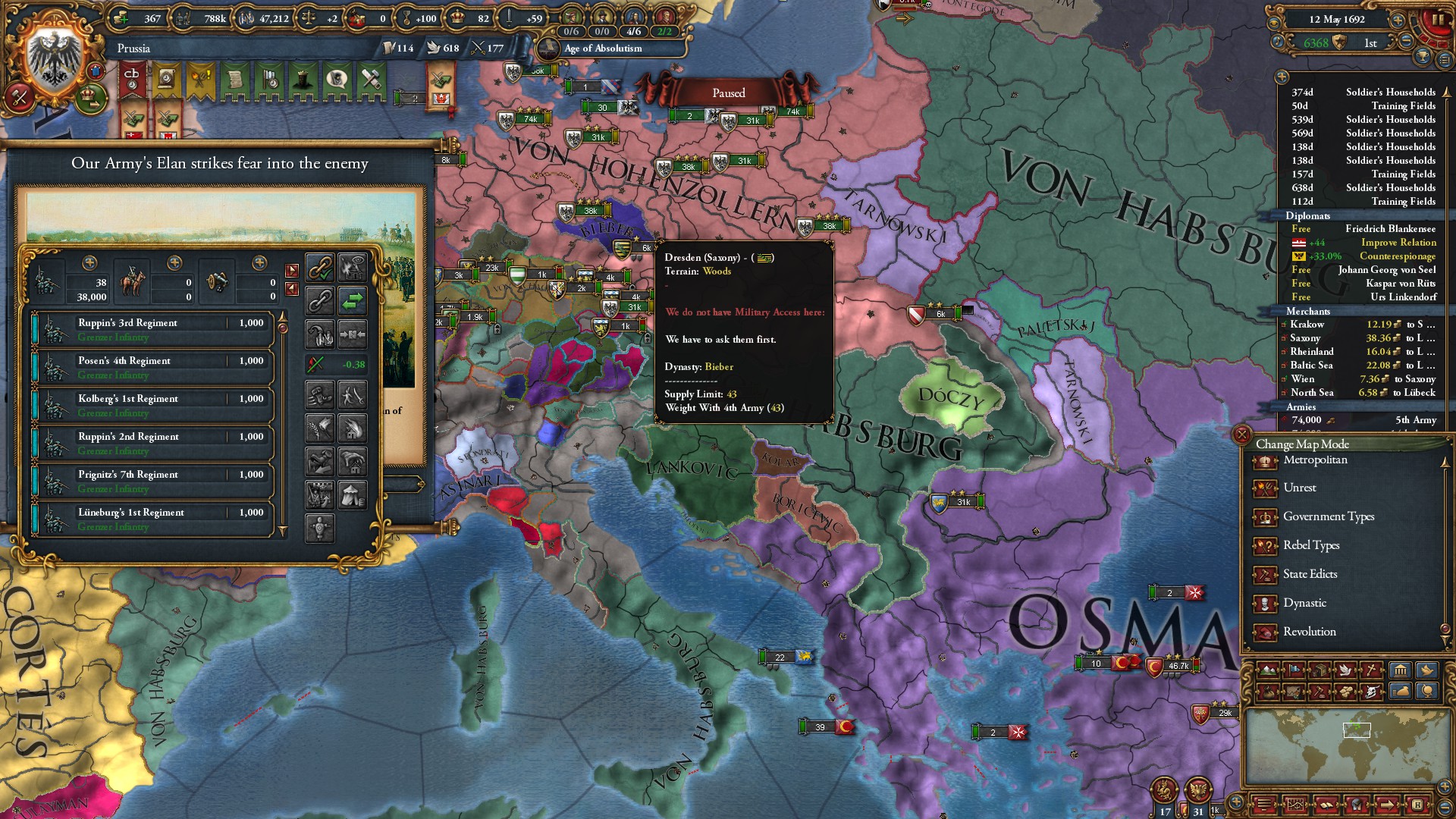Screen dimensions: 1456x819
Task: Open the Age of Absolutism screen
Action: (x=601, y=49)
